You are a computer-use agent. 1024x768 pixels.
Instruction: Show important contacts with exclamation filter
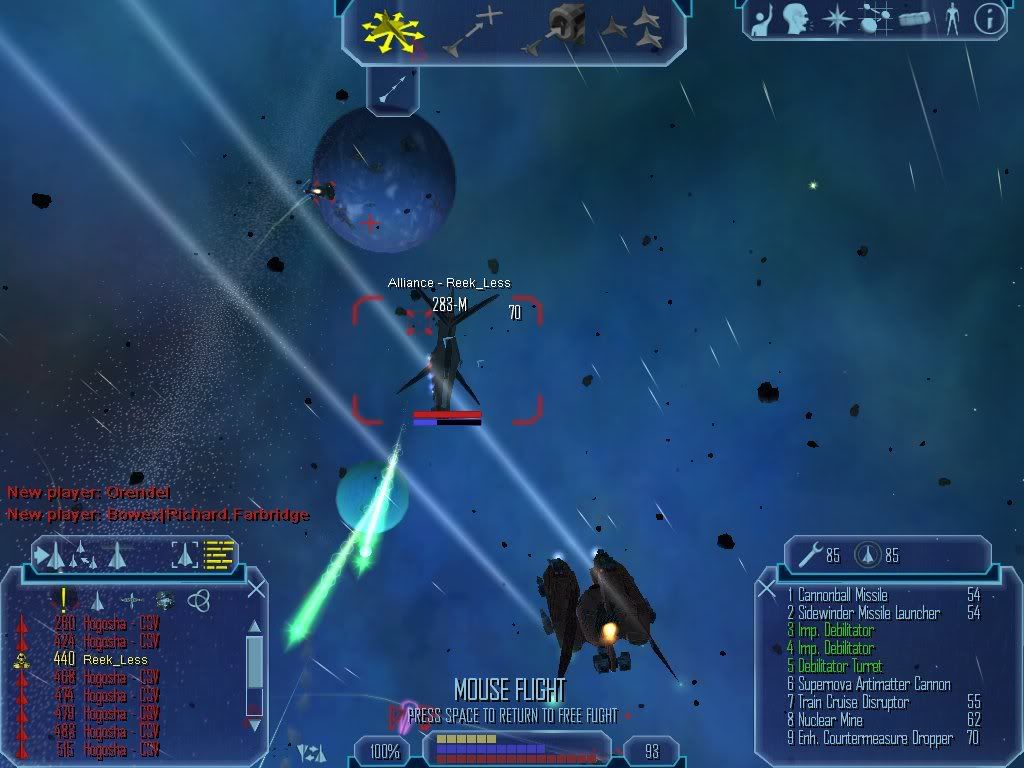(64, 600)
